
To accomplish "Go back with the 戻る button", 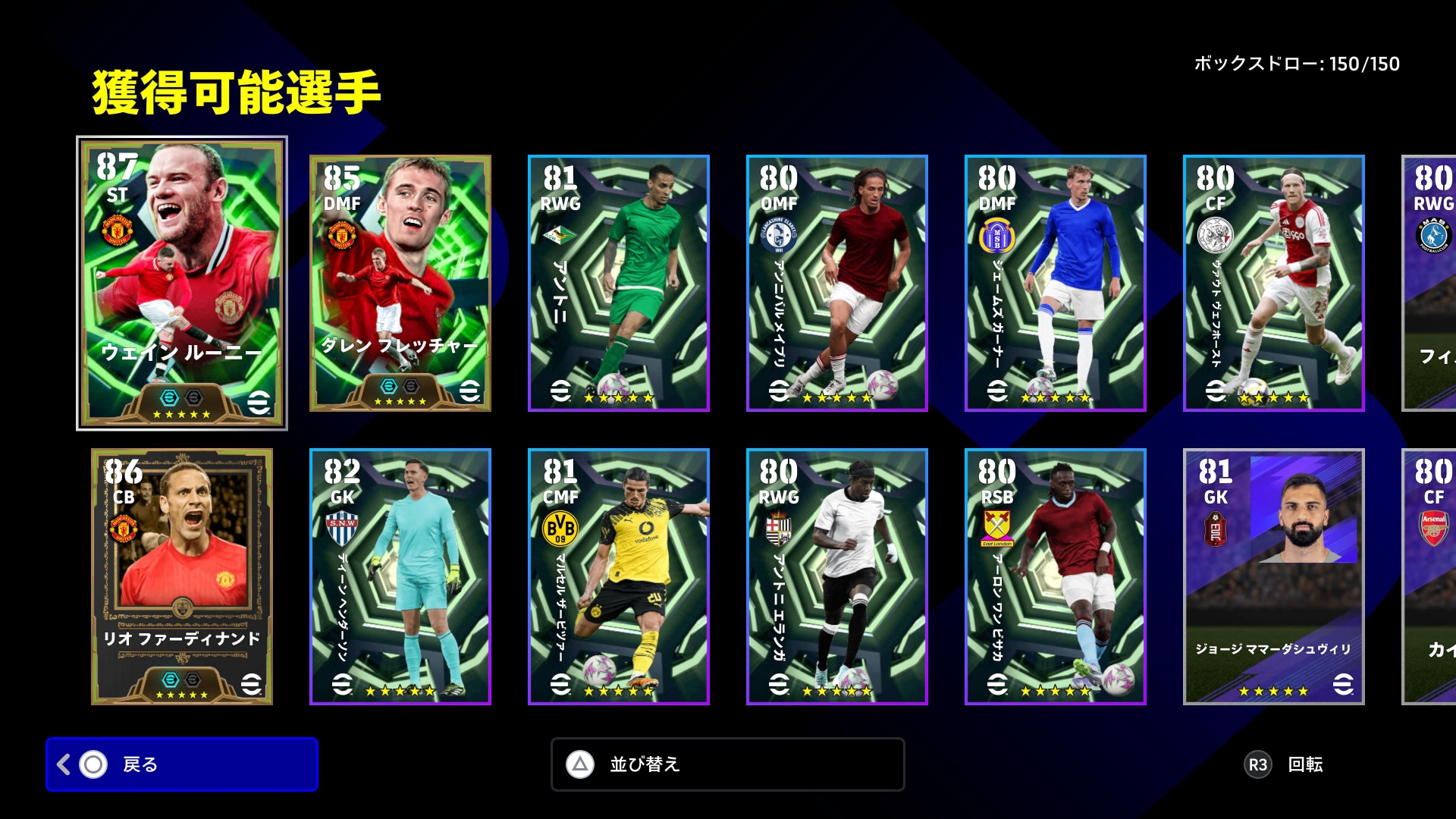I will click(x=182, y=764).
